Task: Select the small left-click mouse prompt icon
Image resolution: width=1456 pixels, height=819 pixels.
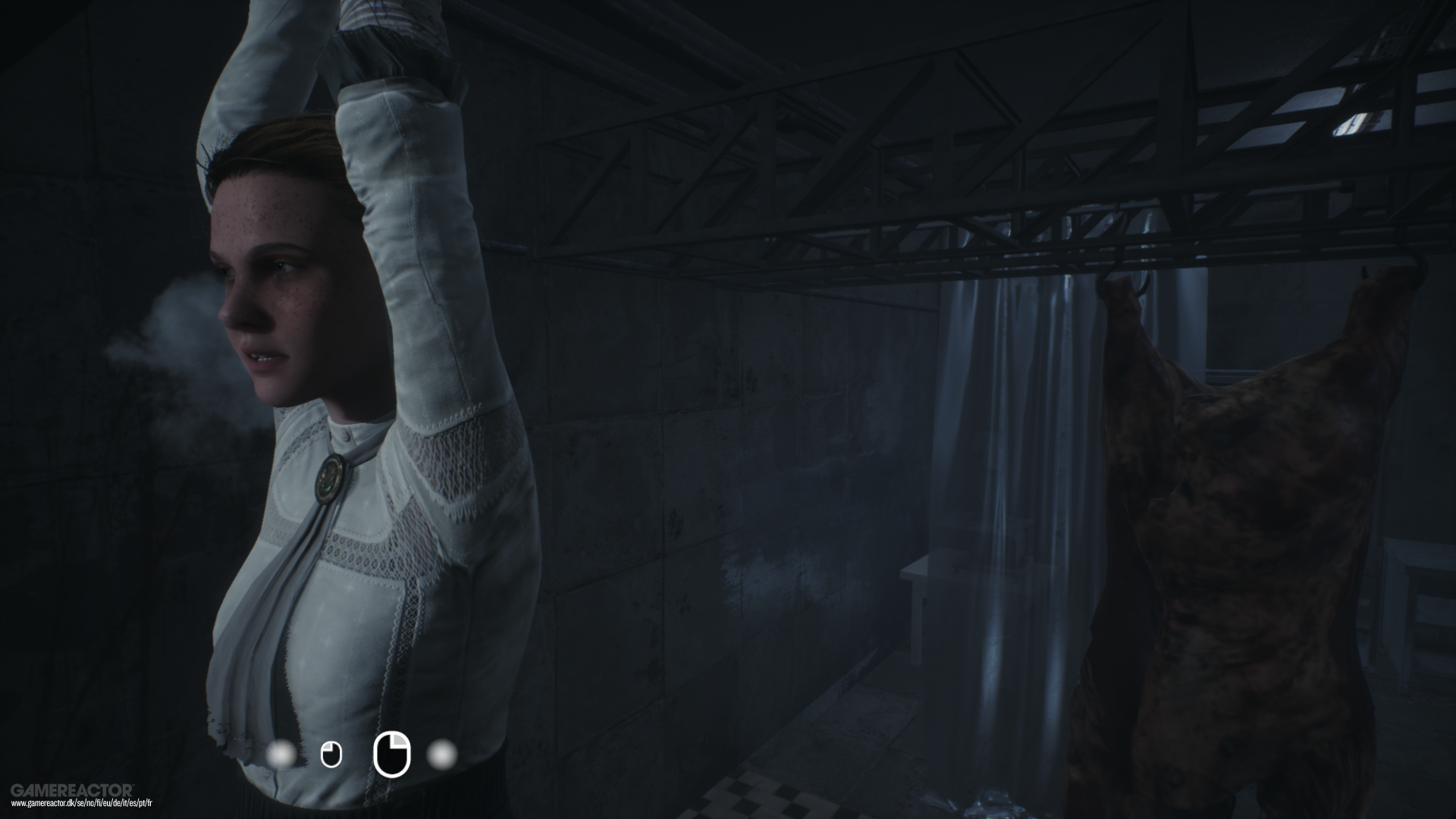Action: [330, 754]
